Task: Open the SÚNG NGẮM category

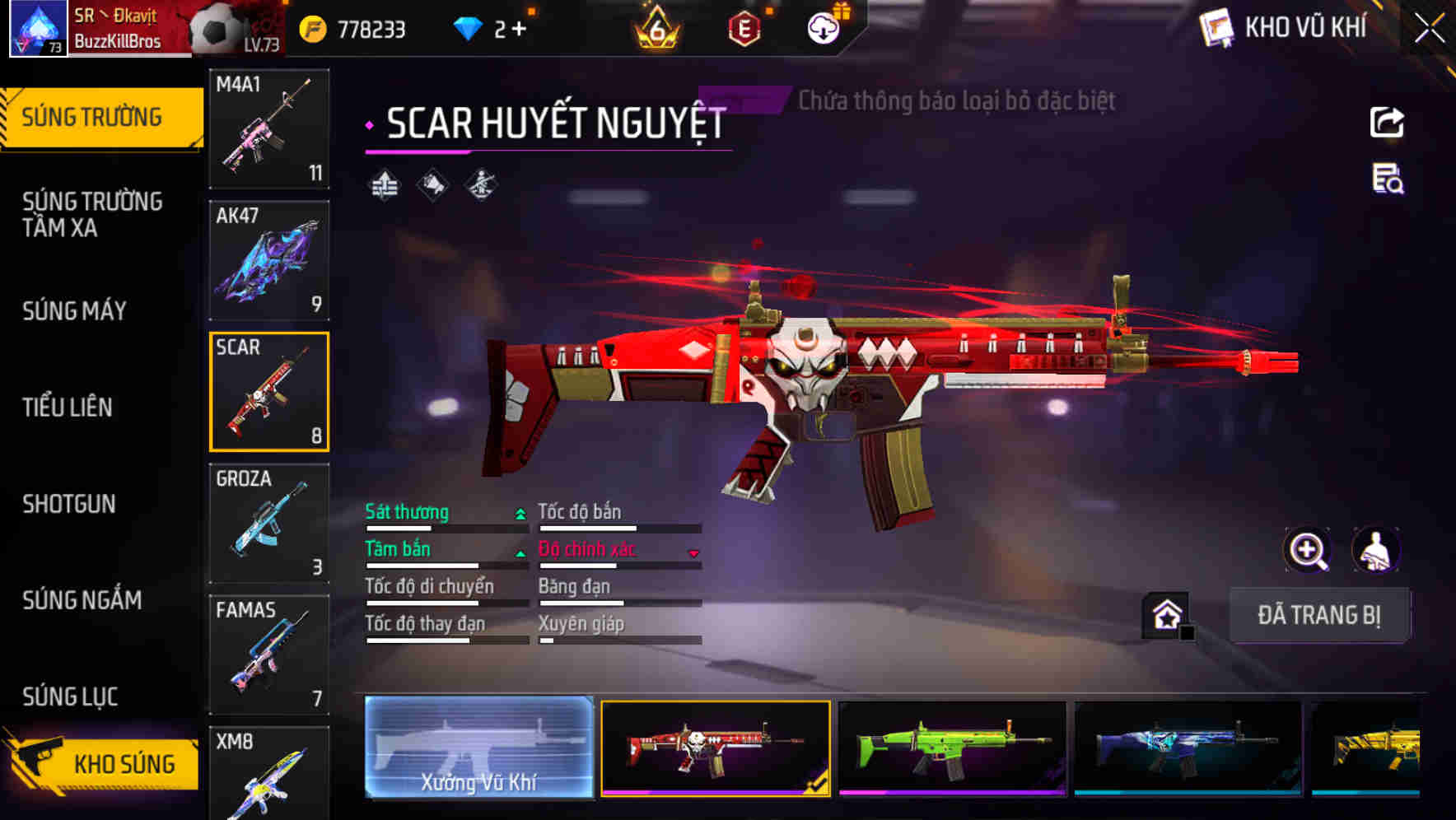Action: [x=82, y=600]
